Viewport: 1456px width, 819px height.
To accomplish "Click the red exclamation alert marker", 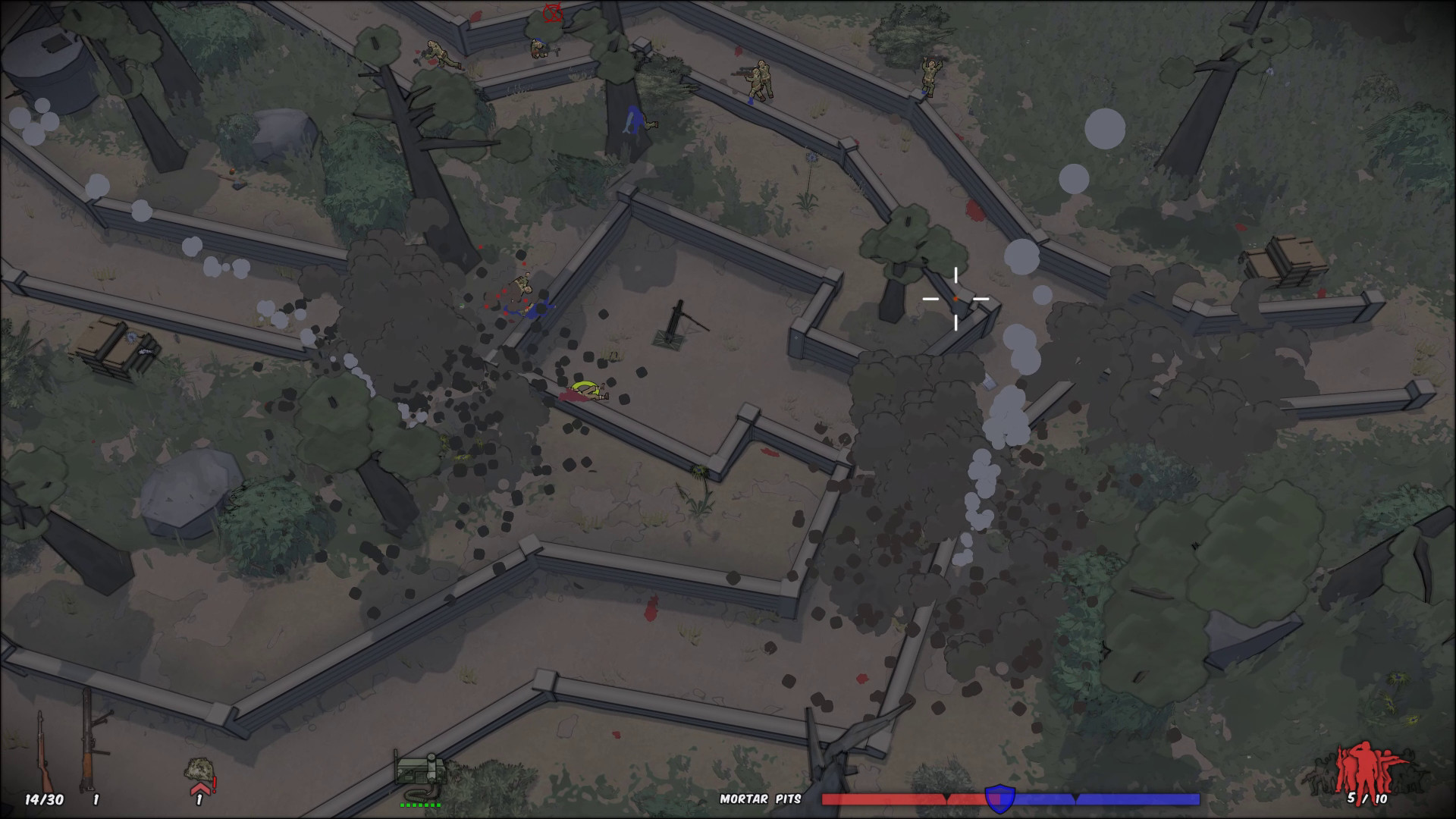I will 214,786.
